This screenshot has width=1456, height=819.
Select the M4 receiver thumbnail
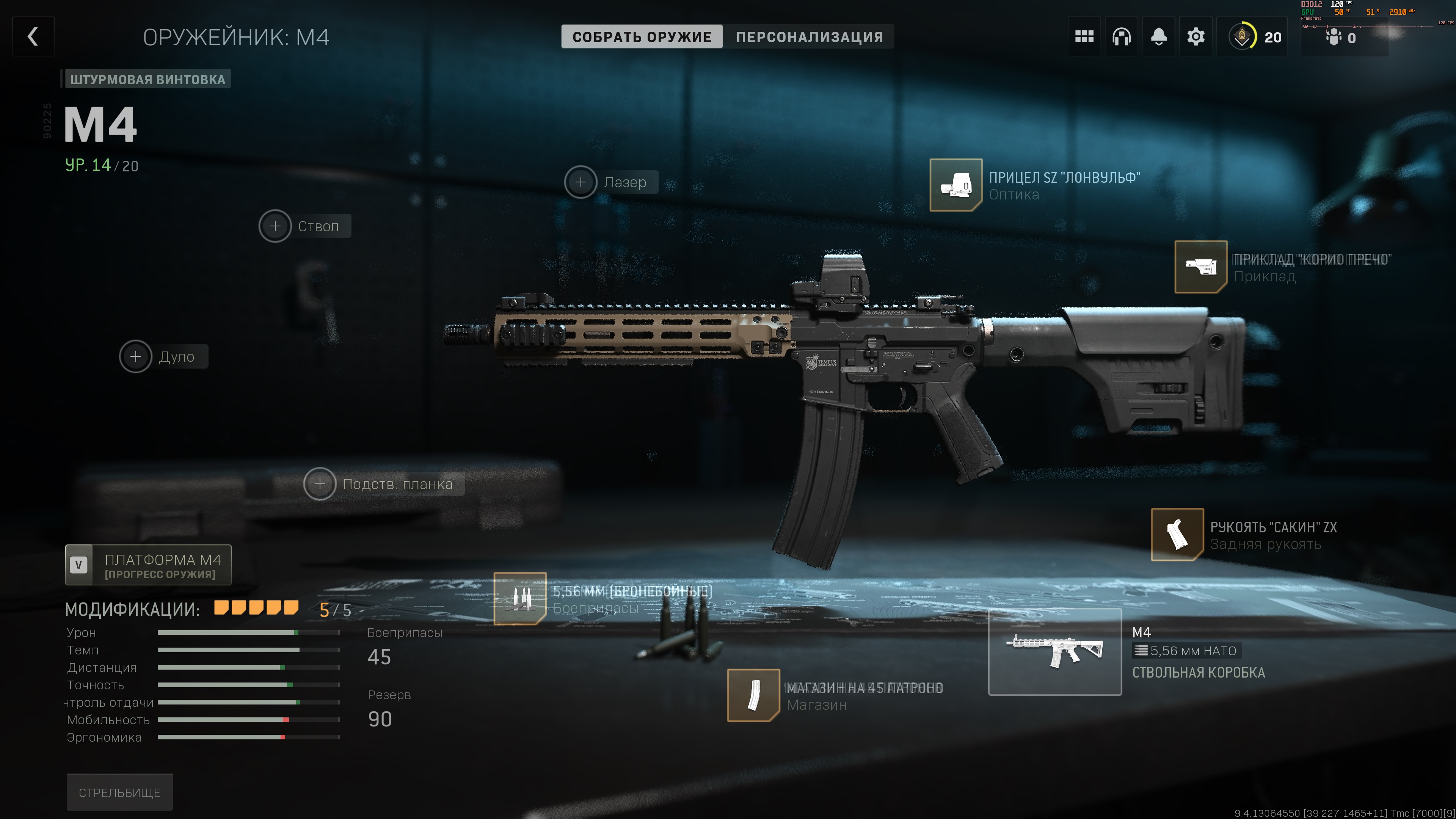pyautogui.click(x=1055, y=652)
